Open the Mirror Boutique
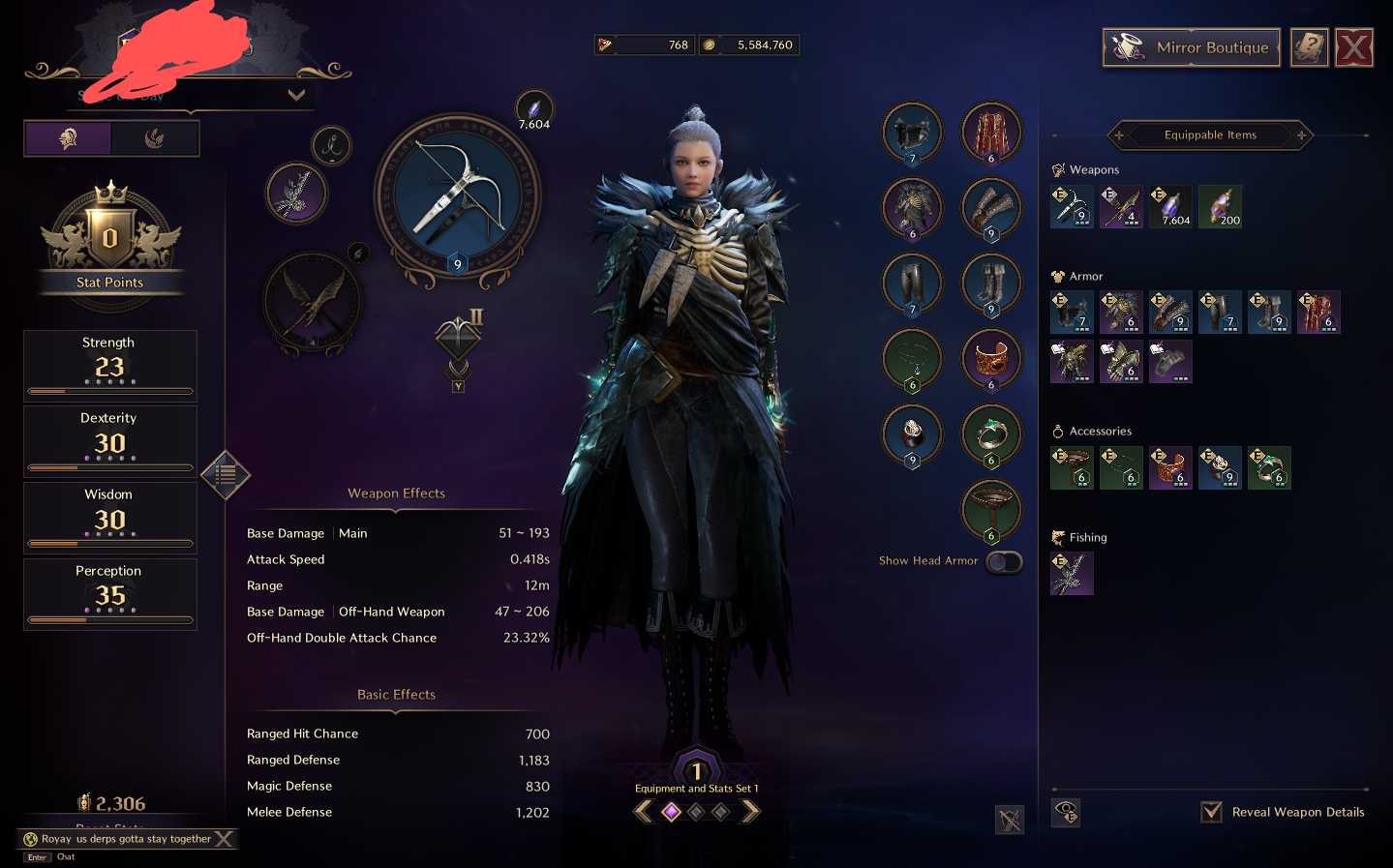The width and height of the screenshot is (1393, 868). click(x=1191, y=46)
